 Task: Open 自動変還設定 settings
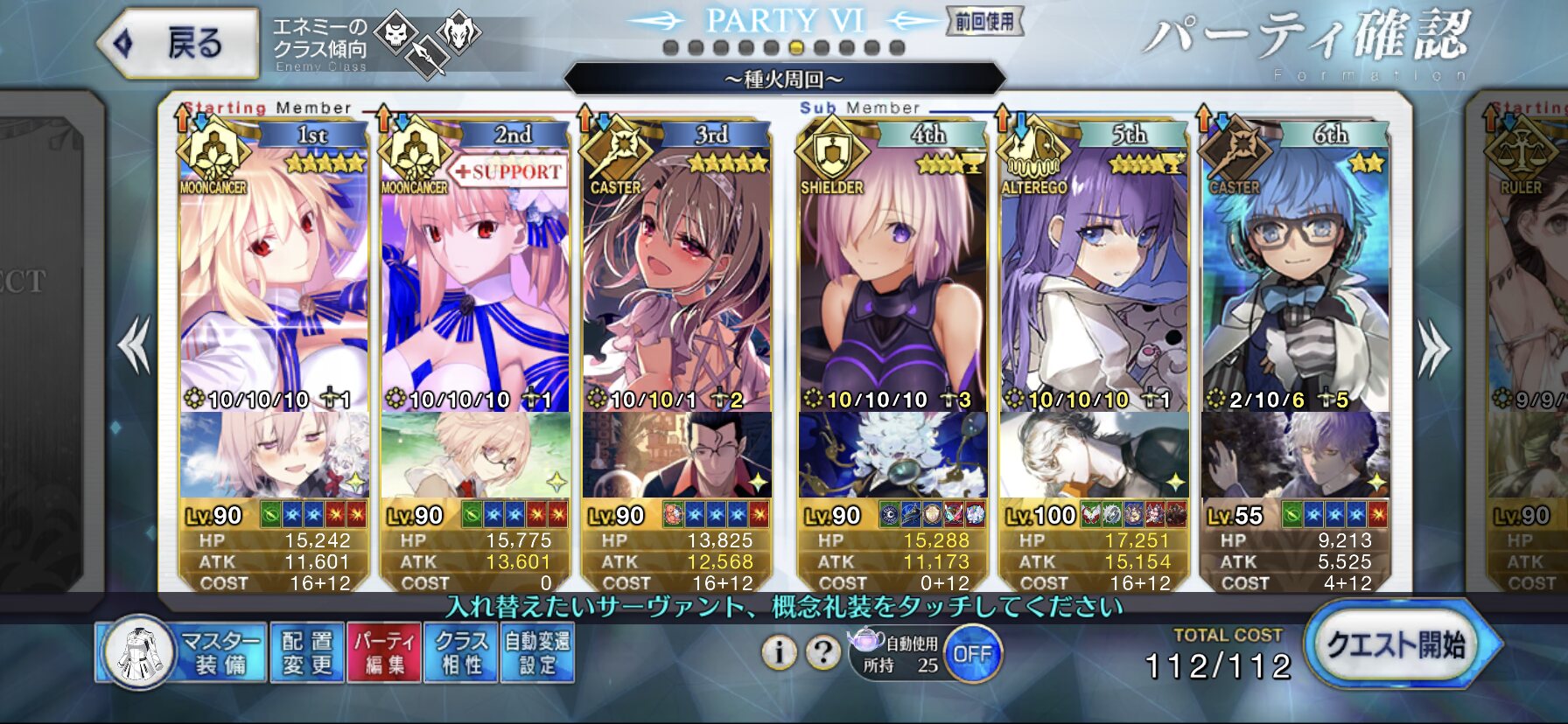pos(537,652)
